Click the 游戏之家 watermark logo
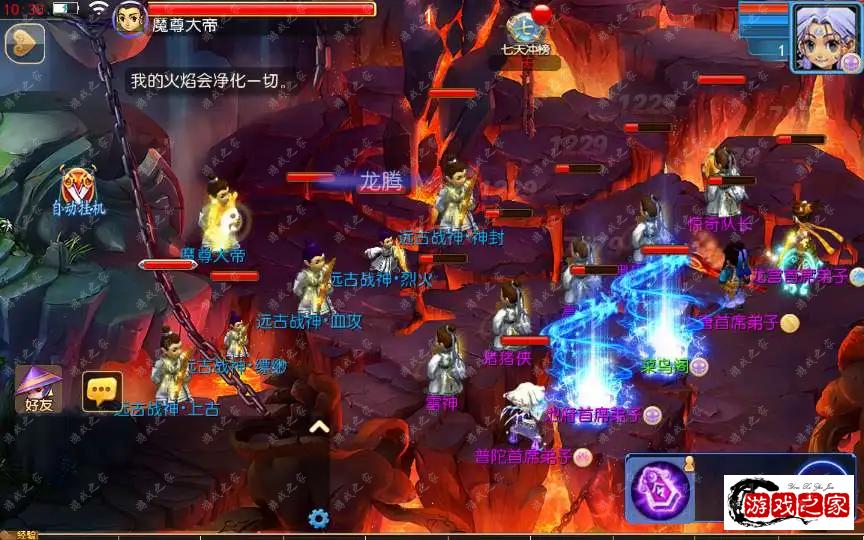Viewport: 864px width, 540px height. click(x=789, y=502)
